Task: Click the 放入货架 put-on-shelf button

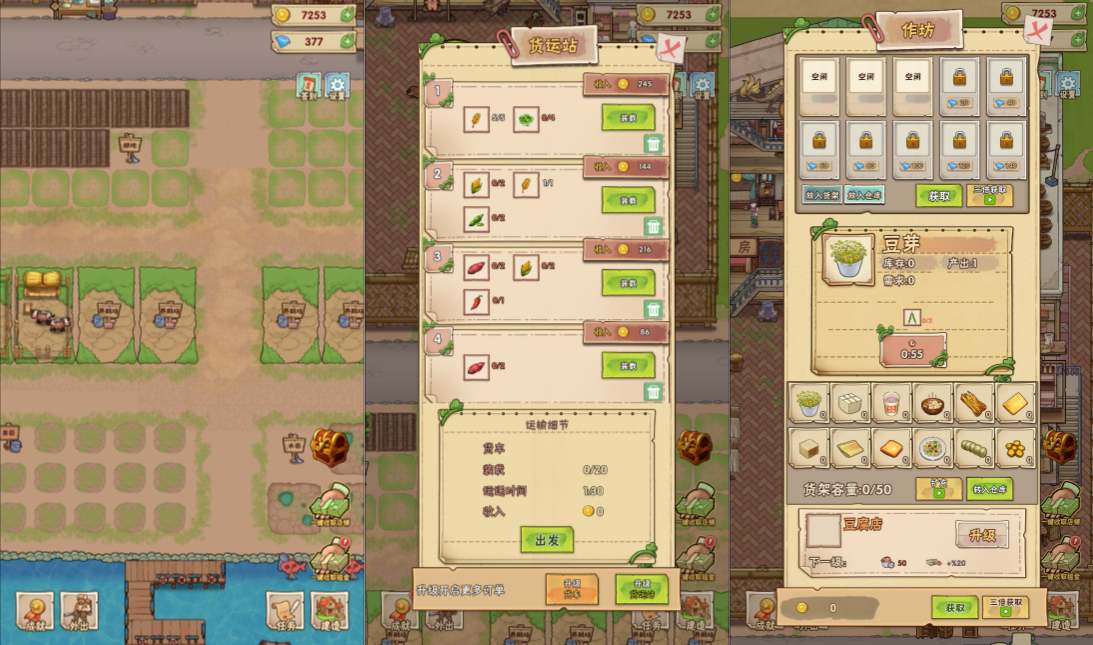Action: click(821, 195)
